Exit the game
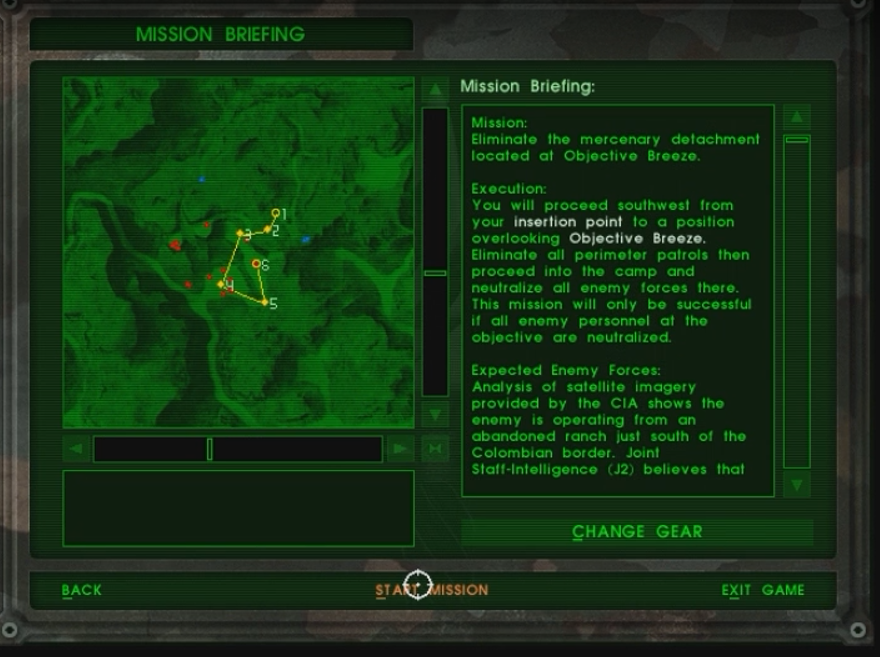The height and width of the screenshot is (657, 880). 763,590
